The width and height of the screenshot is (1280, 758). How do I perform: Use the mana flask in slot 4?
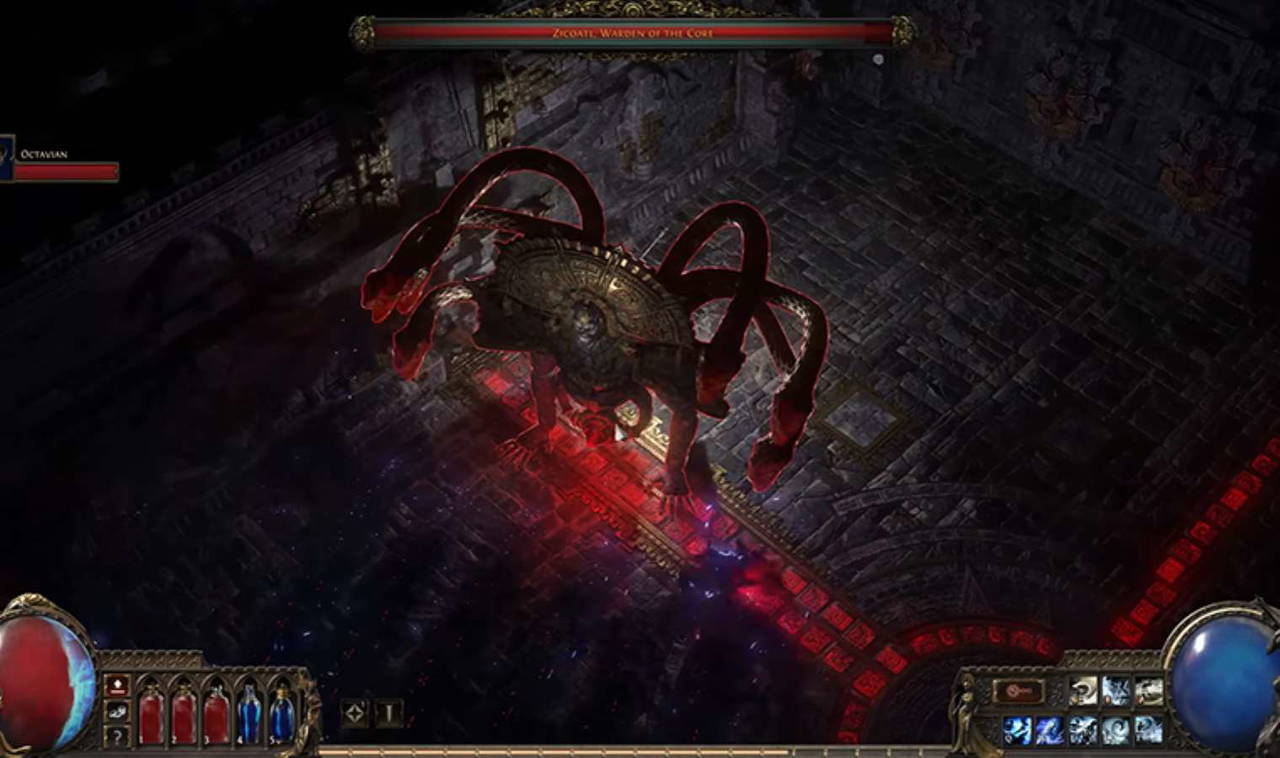click(249, 715)
